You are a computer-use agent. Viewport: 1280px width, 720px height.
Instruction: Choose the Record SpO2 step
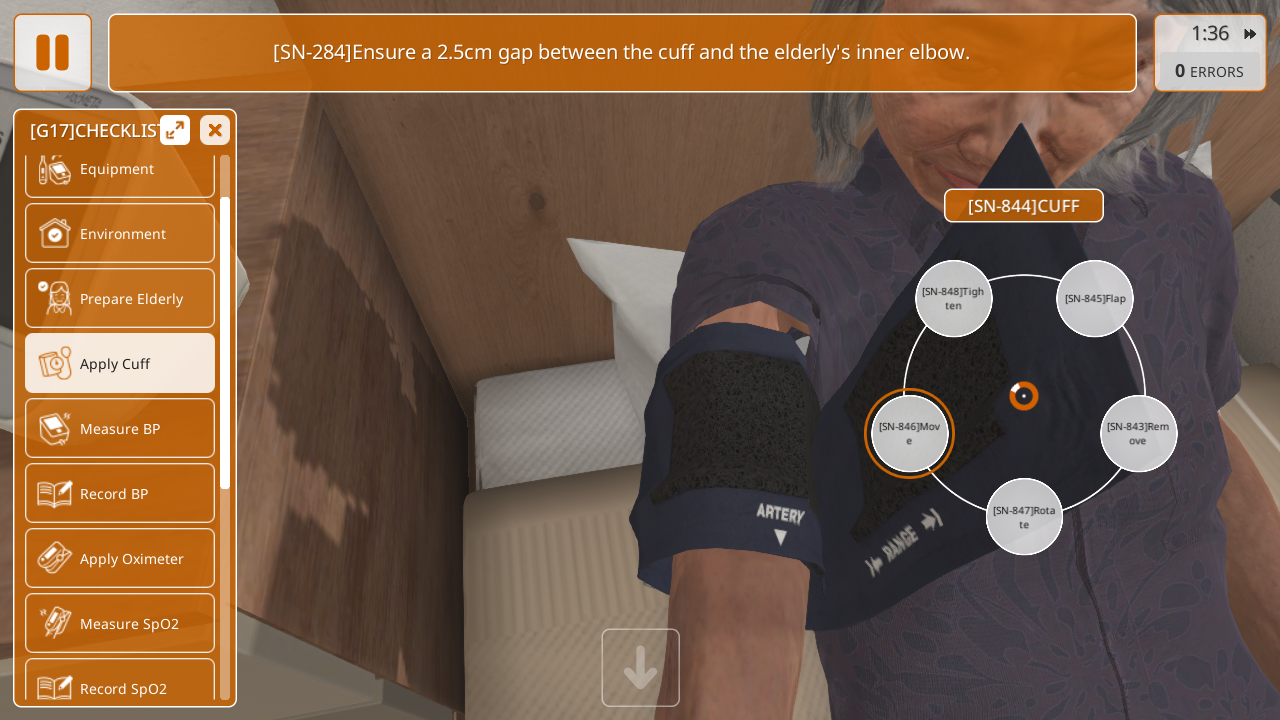(x=120, y=685)
